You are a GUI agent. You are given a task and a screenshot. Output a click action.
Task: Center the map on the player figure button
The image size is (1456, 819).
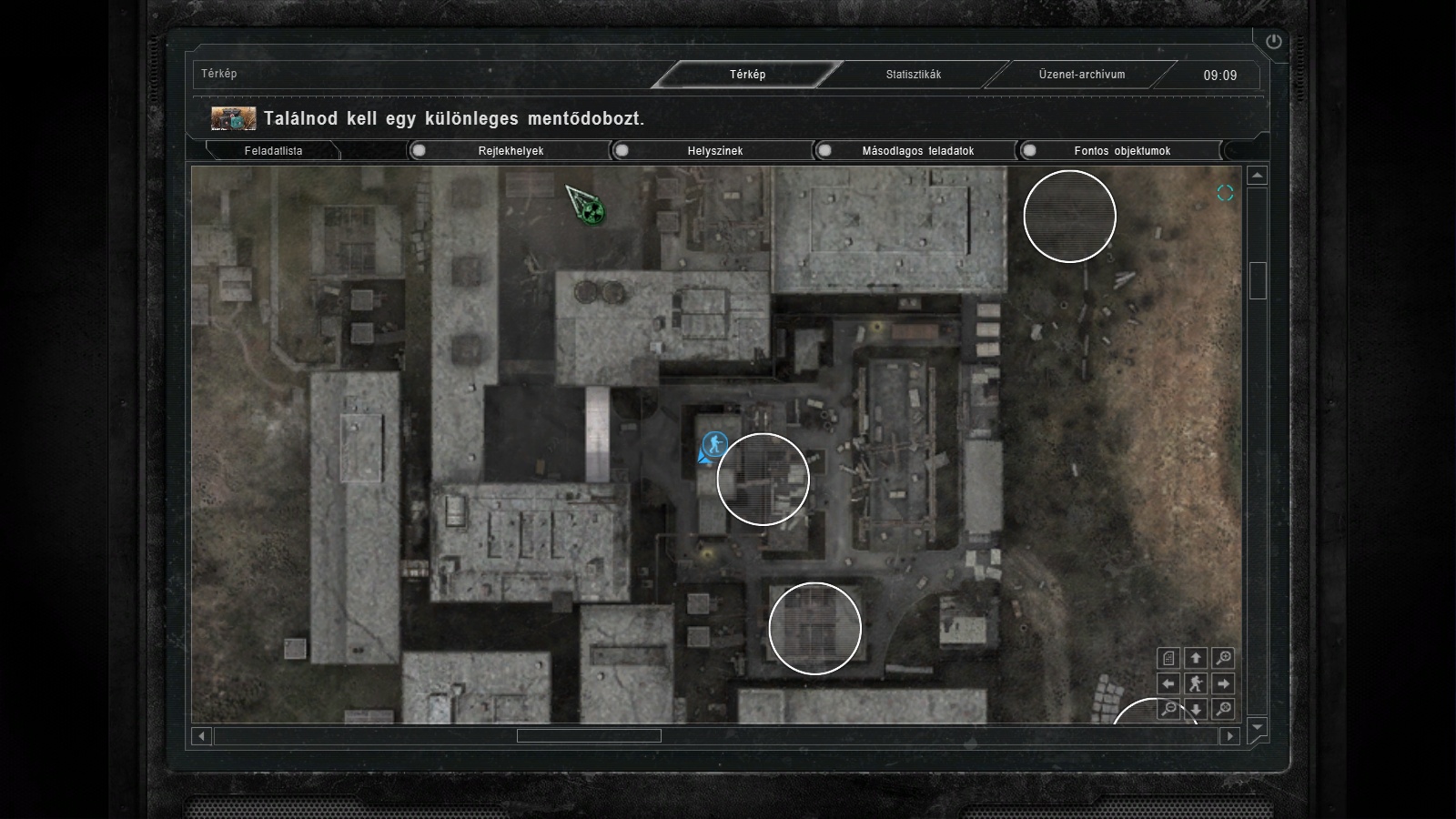1196,683
